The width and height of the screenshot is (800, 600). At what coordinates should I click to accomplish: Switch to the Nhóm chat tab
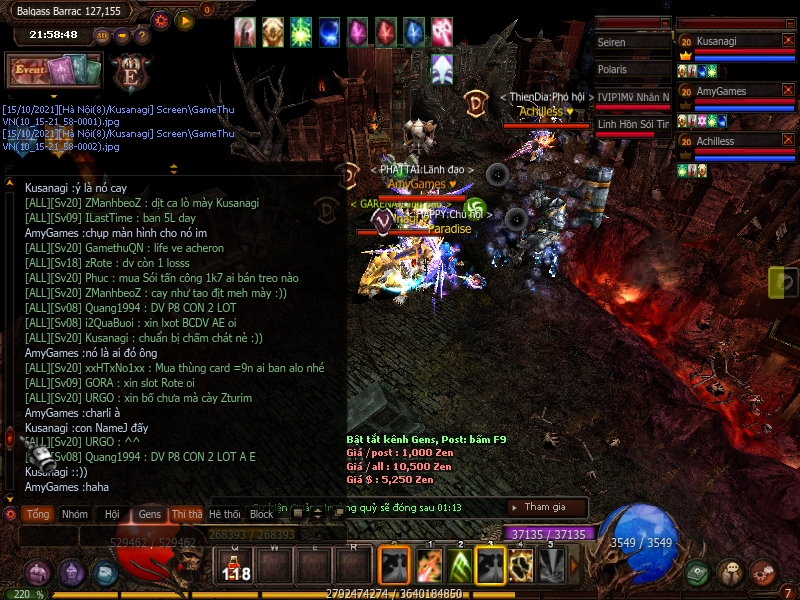(75, 514)
